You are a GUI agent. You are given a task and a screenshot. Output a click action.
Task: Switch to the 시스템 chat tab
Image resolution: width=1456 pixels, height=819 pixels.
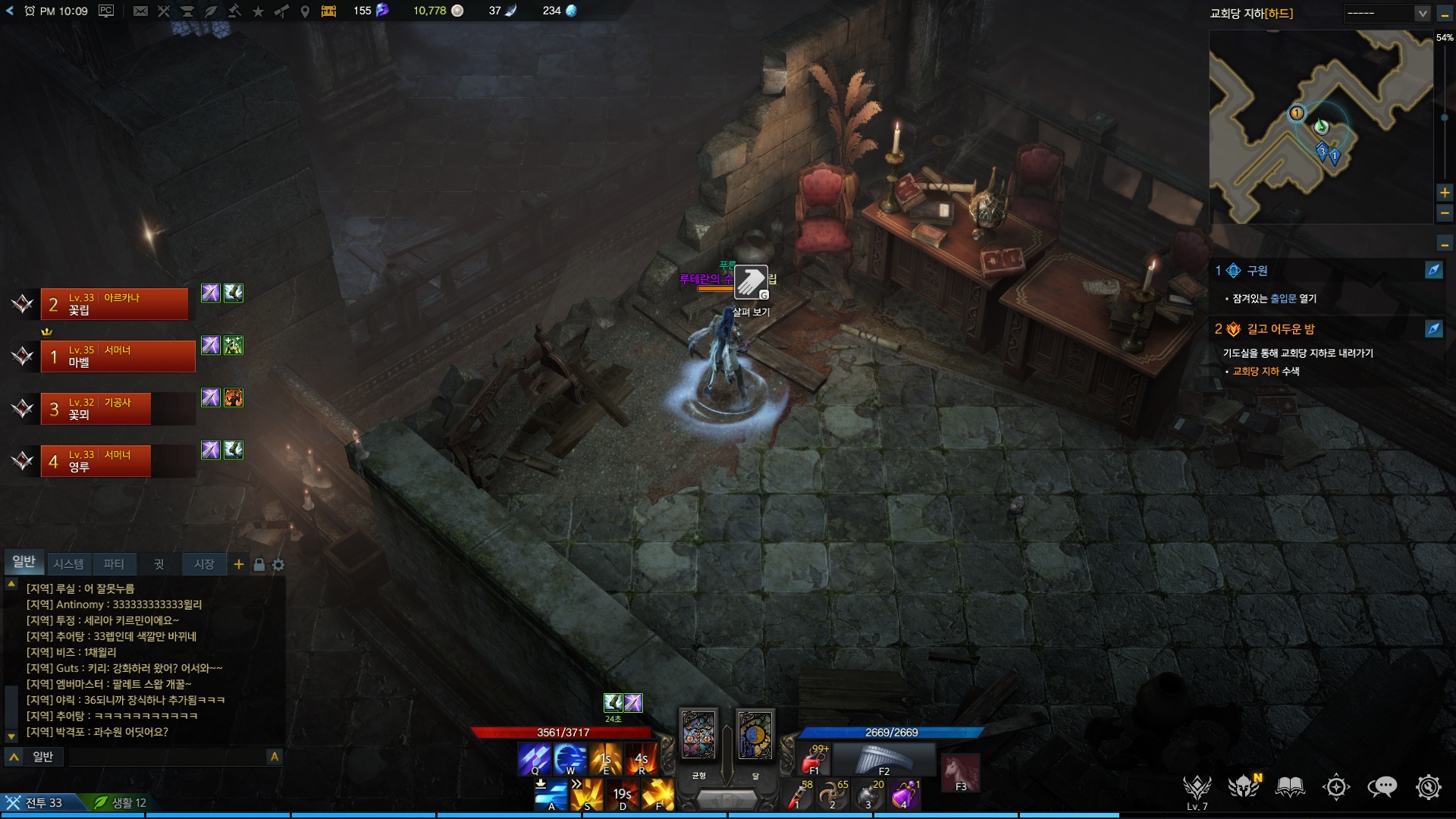click(68, 563)
